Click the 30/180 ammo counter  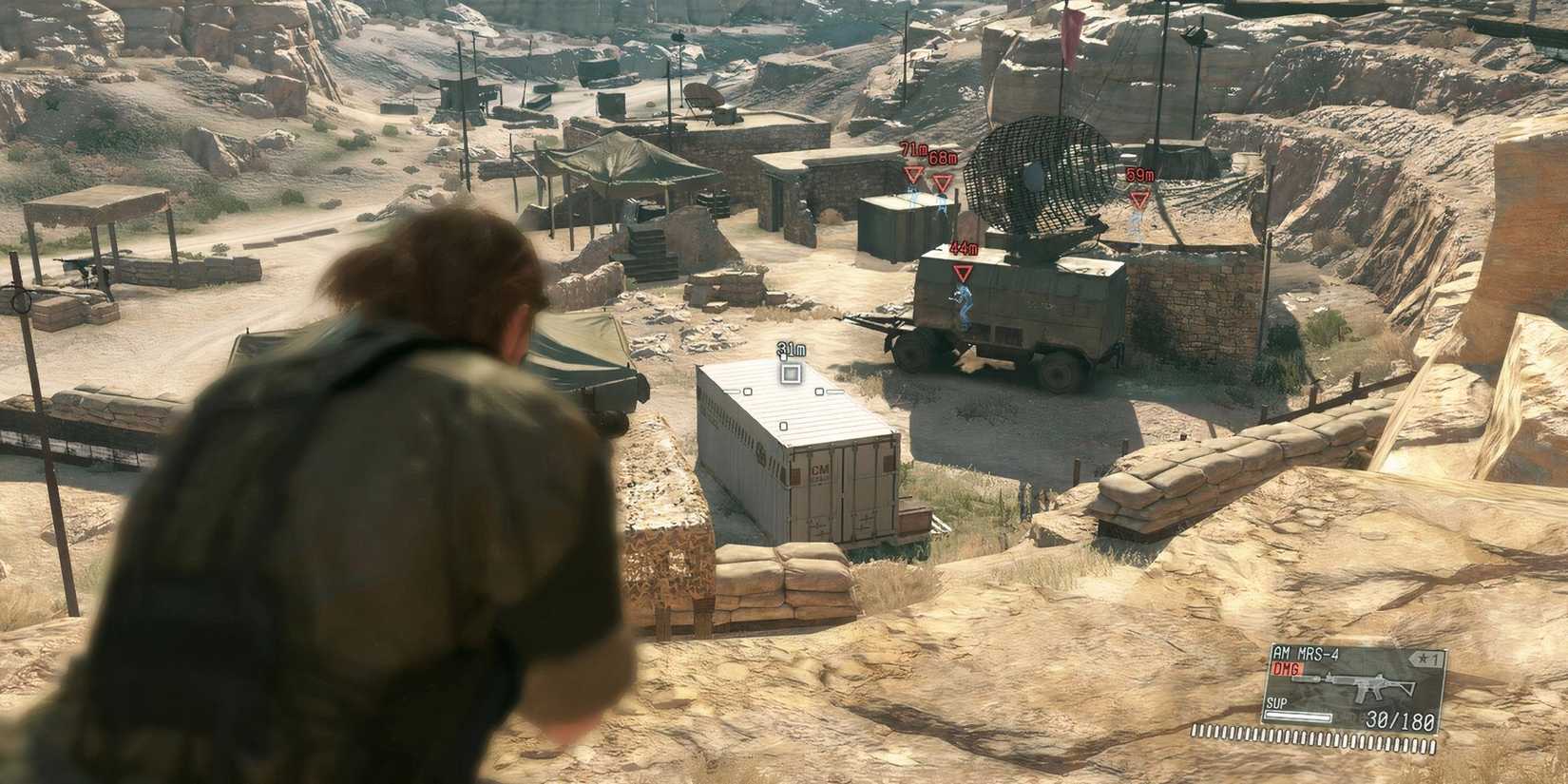click(1400, 721)
